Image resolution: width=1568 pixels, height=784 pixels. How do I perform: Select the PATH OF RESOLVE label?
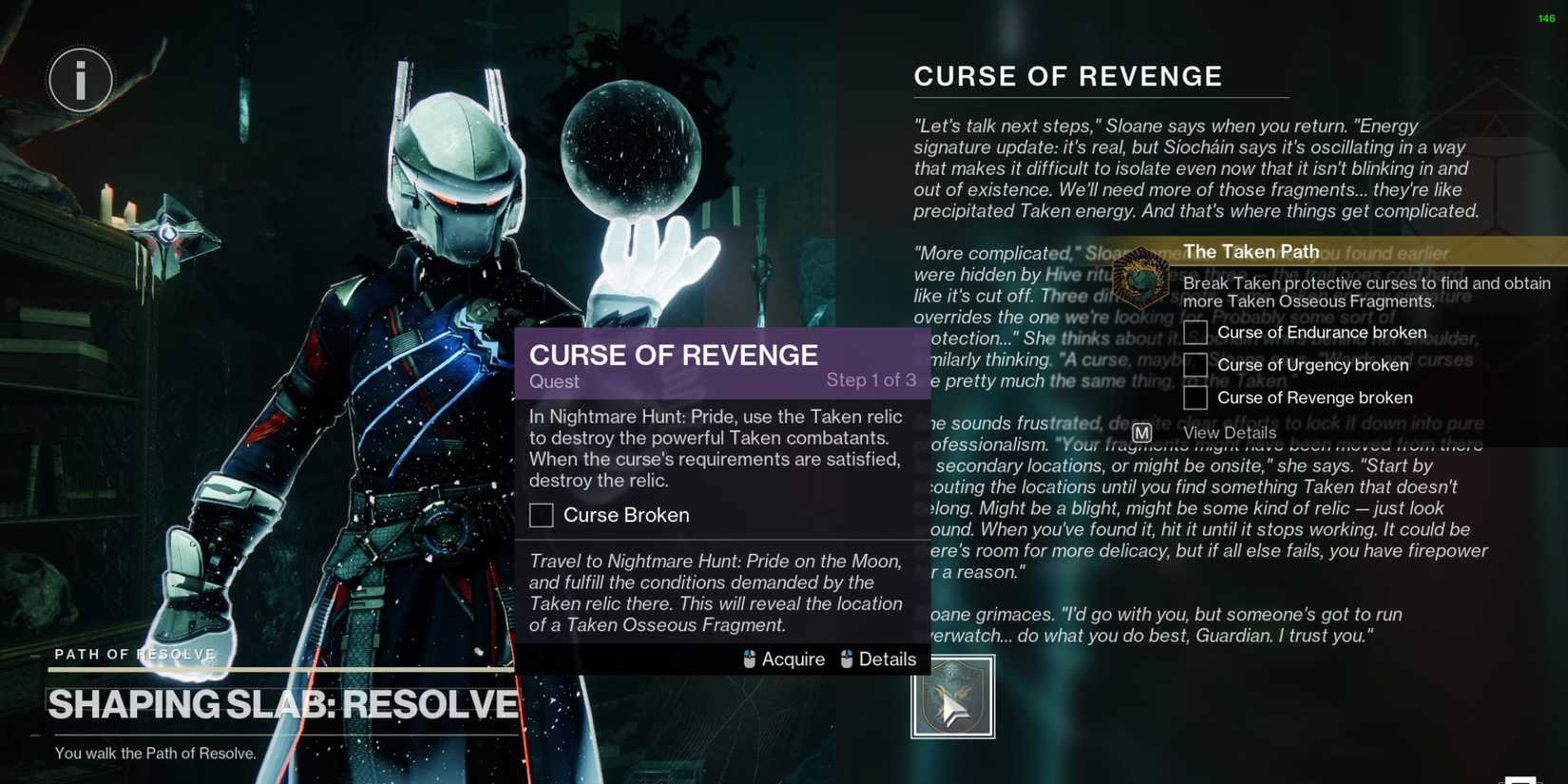tap(133, 654)
